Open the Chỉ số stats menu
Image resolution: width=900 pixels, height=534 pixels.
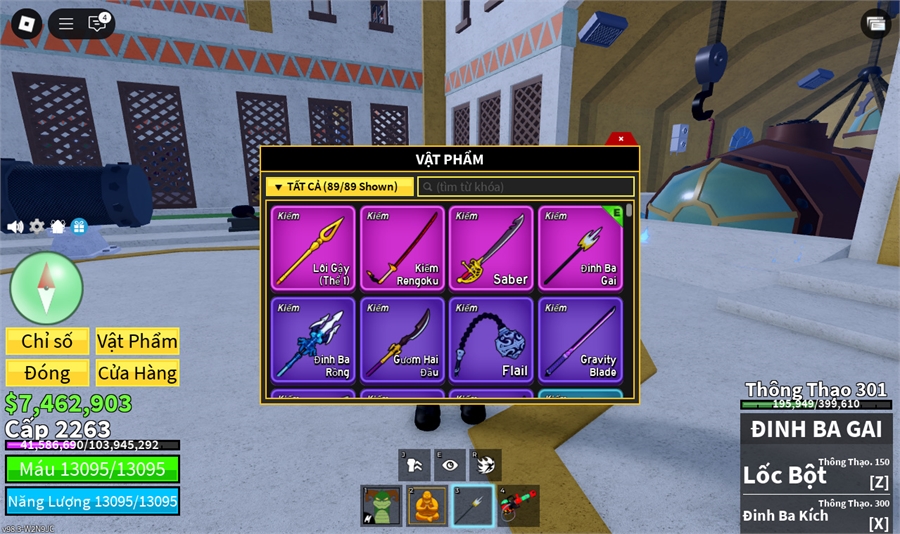47,341
